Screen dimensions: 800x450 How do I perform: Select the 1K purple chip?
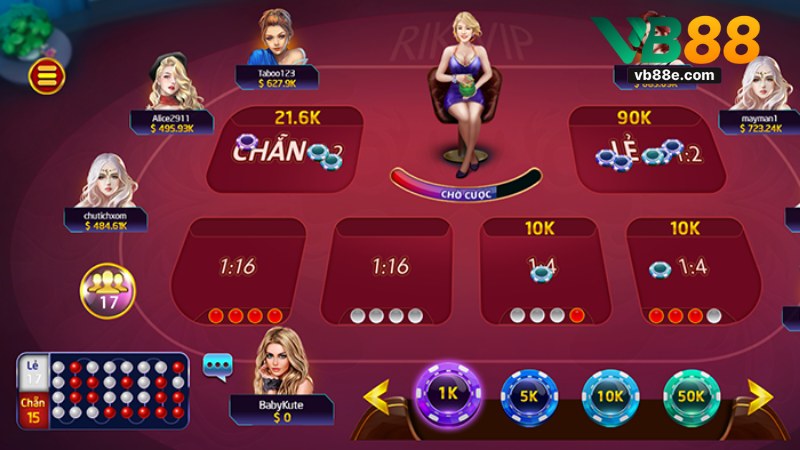[x=447, y=395]
